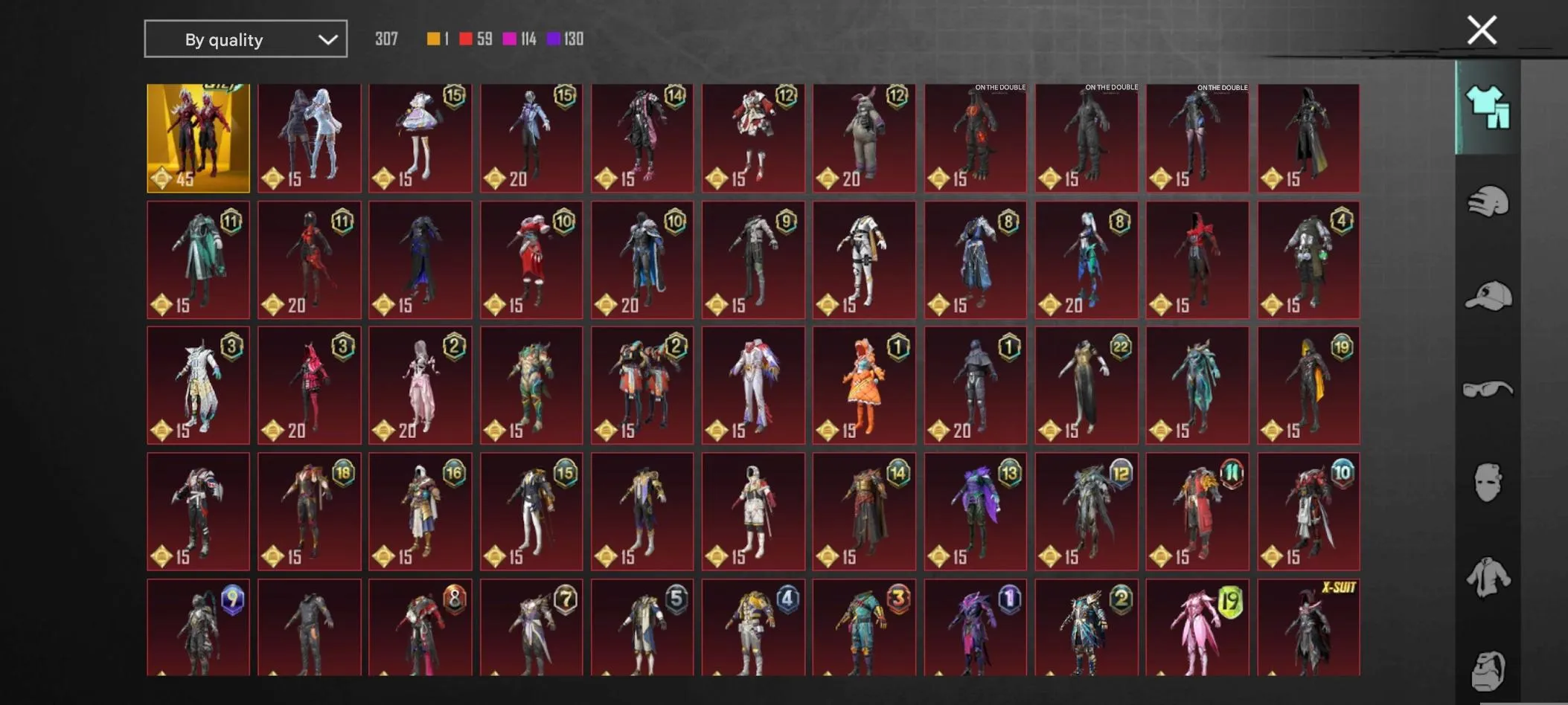Select the purple-caped outfit with badge 13
Image resolution: width=1568 pixels, height=705 pixels.
pyautogui.click(x=975, y=510)
